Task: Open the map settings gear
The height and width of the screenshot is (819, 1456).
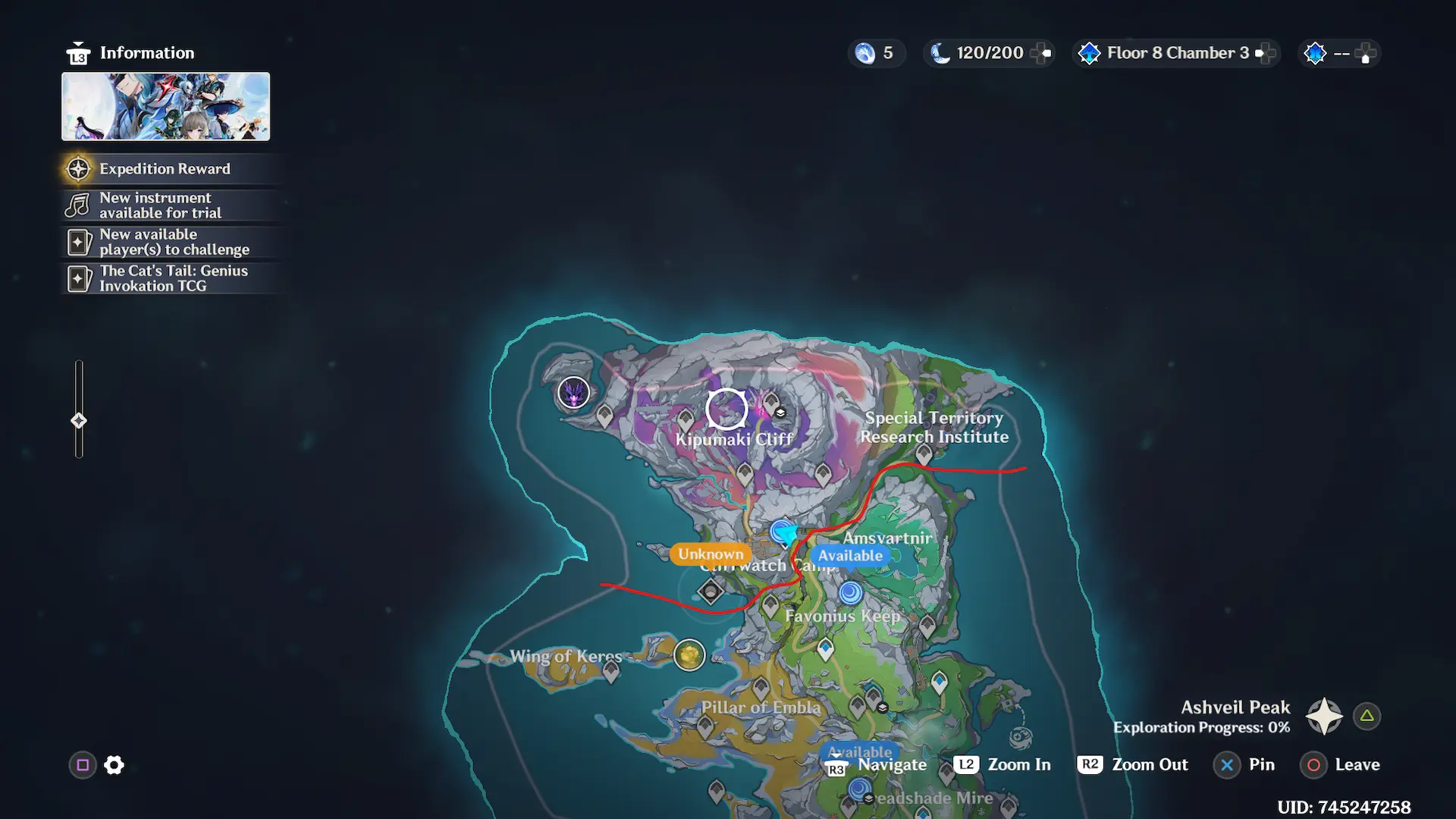Action: point(114,764)
